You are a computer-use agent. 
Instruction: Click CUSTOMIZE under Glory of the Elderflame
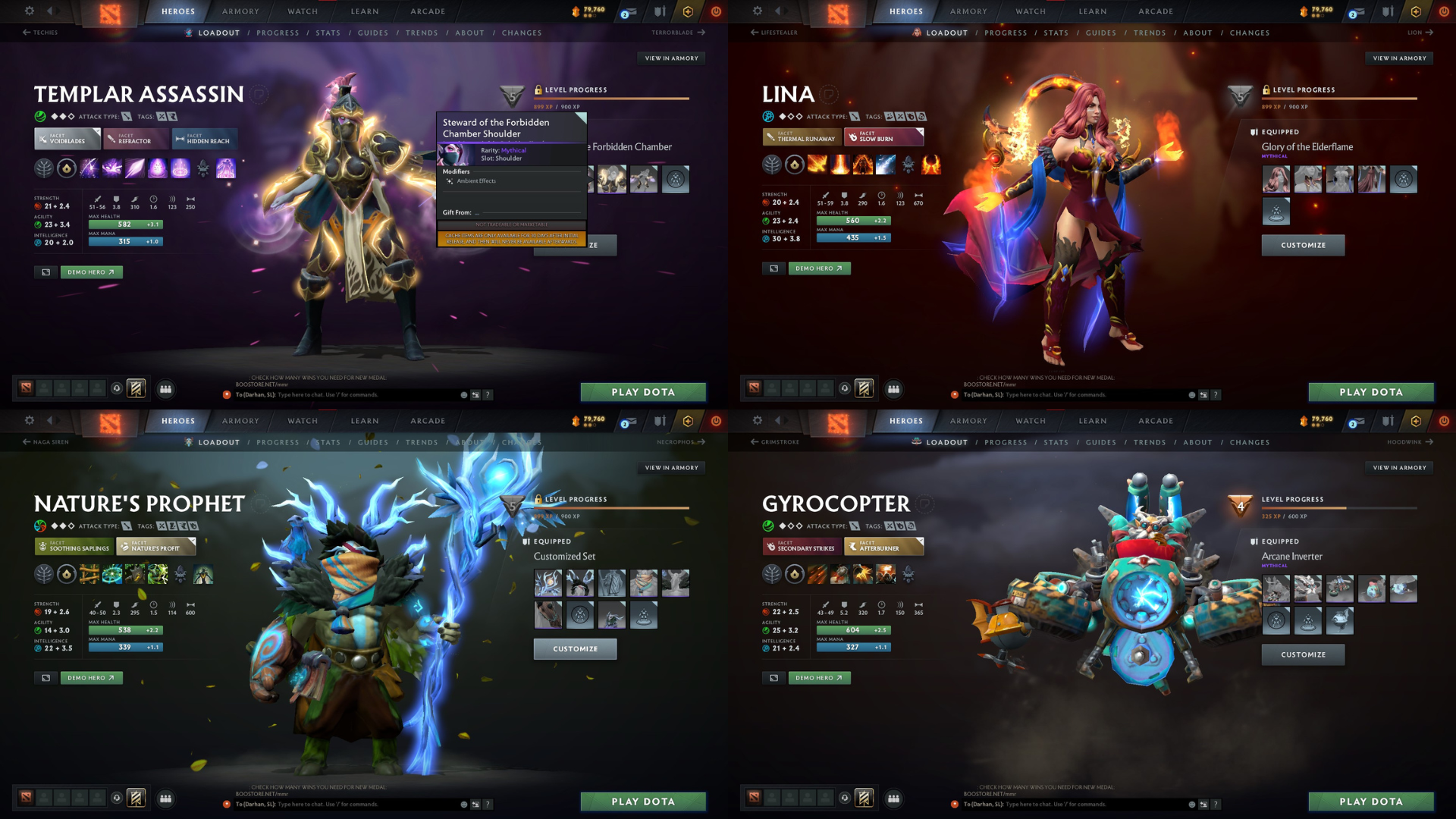click(x=1303, y=245)
